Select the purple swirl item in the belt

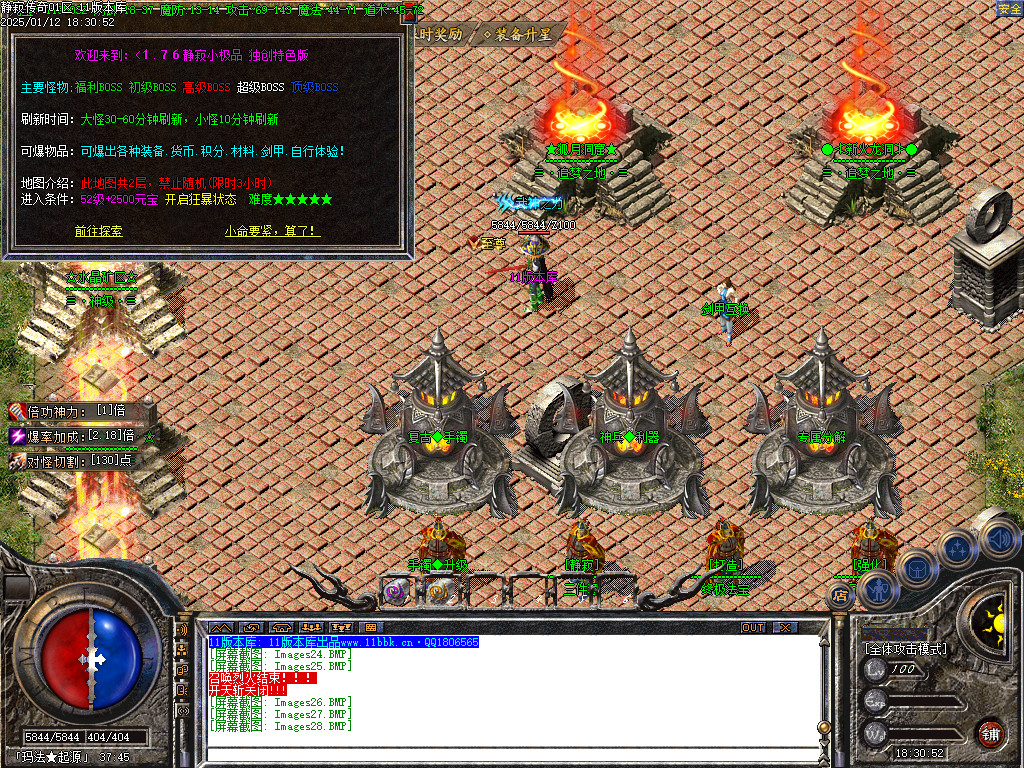395,591
